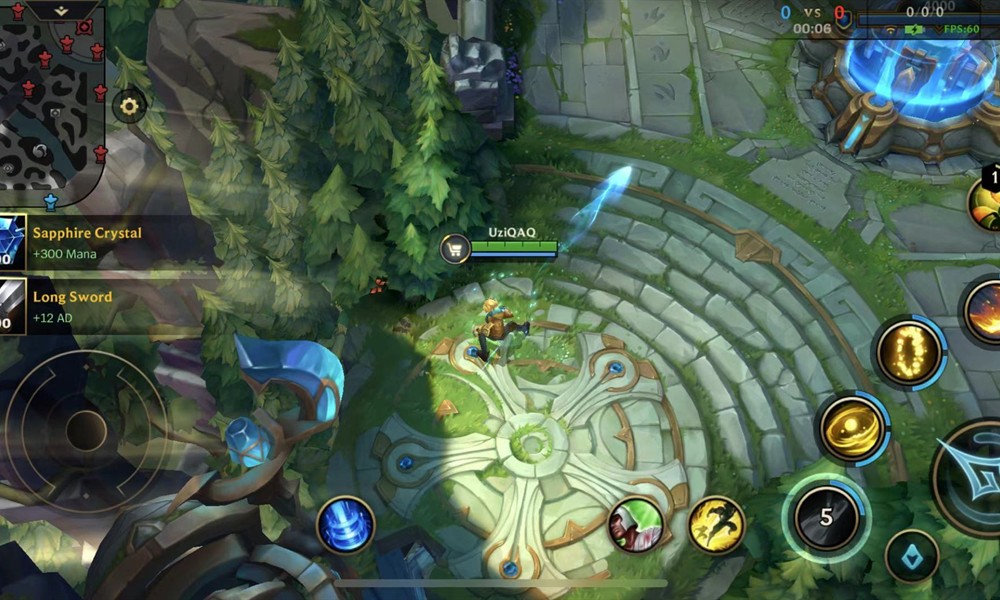Use the fiery ability icon at right edge
Viewport: 1000px width, 600px height.
tap(985, 312)
